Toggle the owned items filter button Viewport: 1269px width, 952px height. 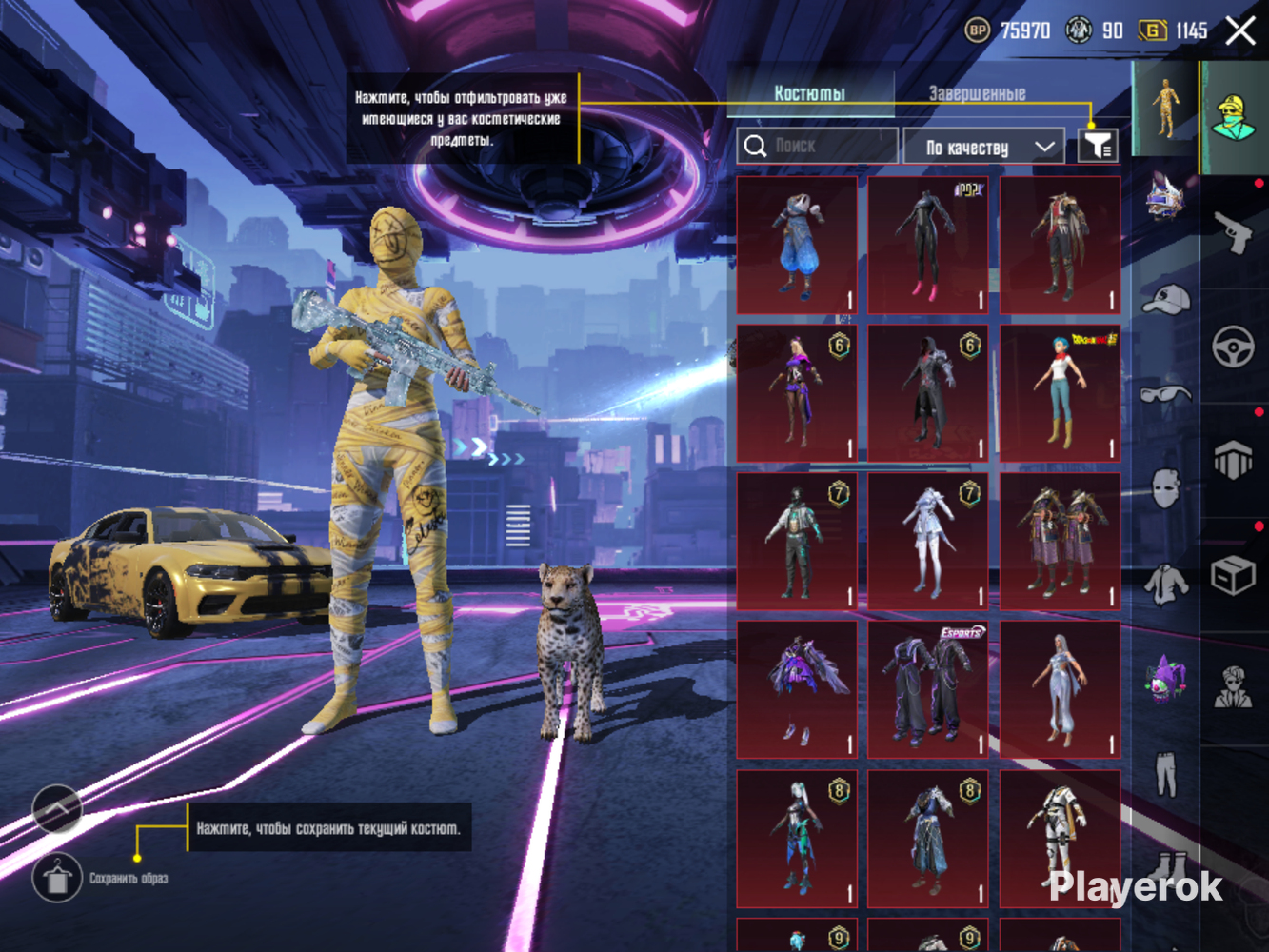click(1098, 146)
